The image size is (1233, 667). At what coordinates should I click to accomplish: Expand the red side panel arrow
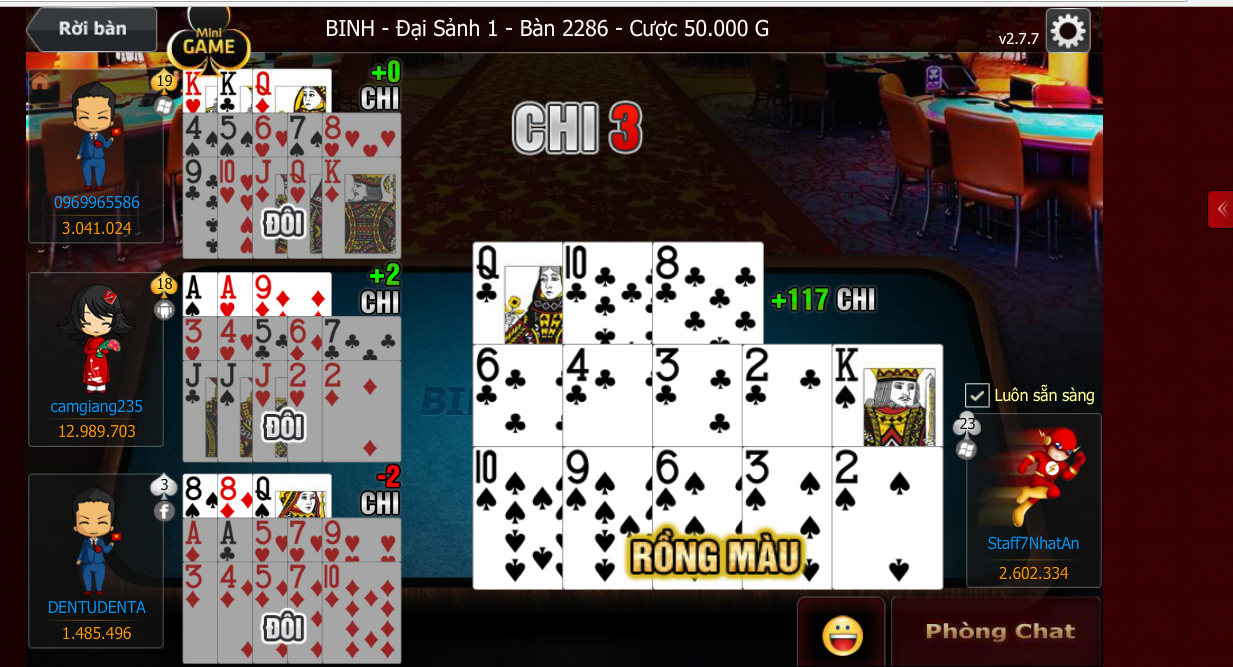tap(1220, 209)
